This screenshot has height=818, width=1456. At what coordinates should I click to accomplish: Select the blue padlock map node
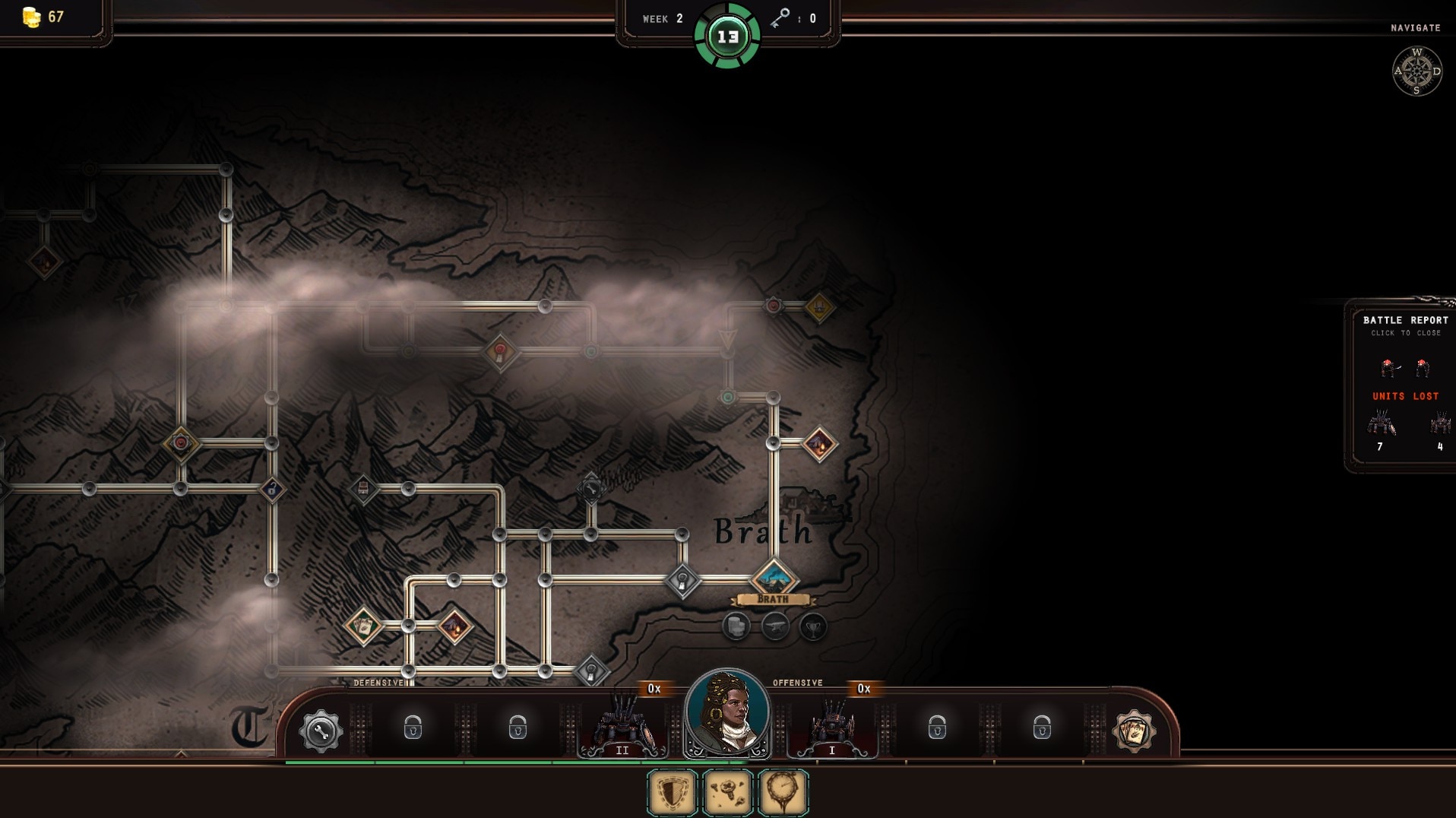272,489
